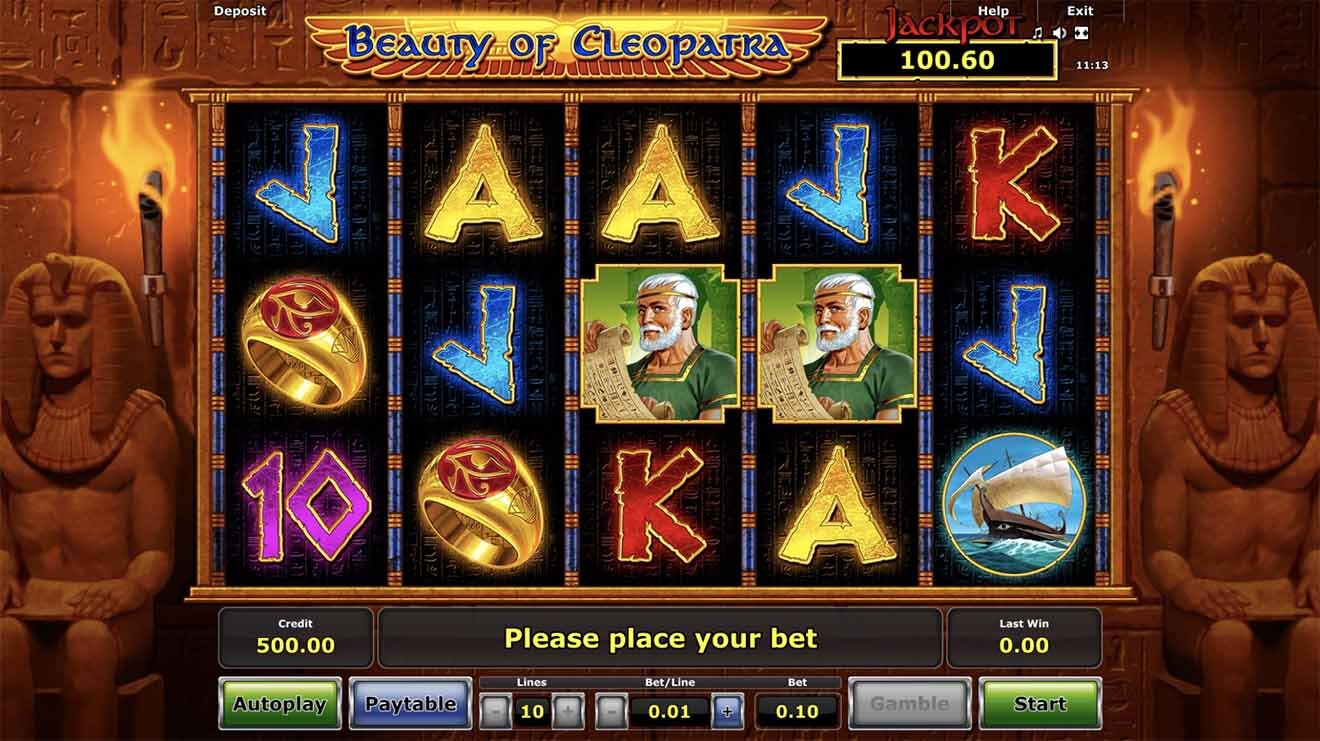Open the Deposit page

(240, 11)
